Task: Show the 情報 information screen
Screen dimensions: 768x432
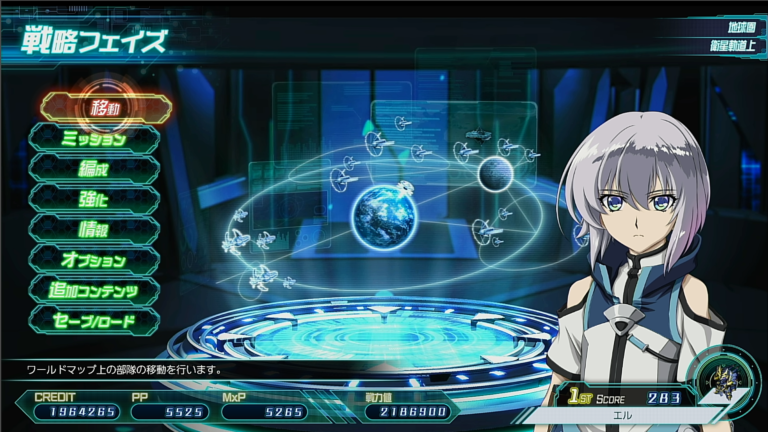Action: (94, 230)
